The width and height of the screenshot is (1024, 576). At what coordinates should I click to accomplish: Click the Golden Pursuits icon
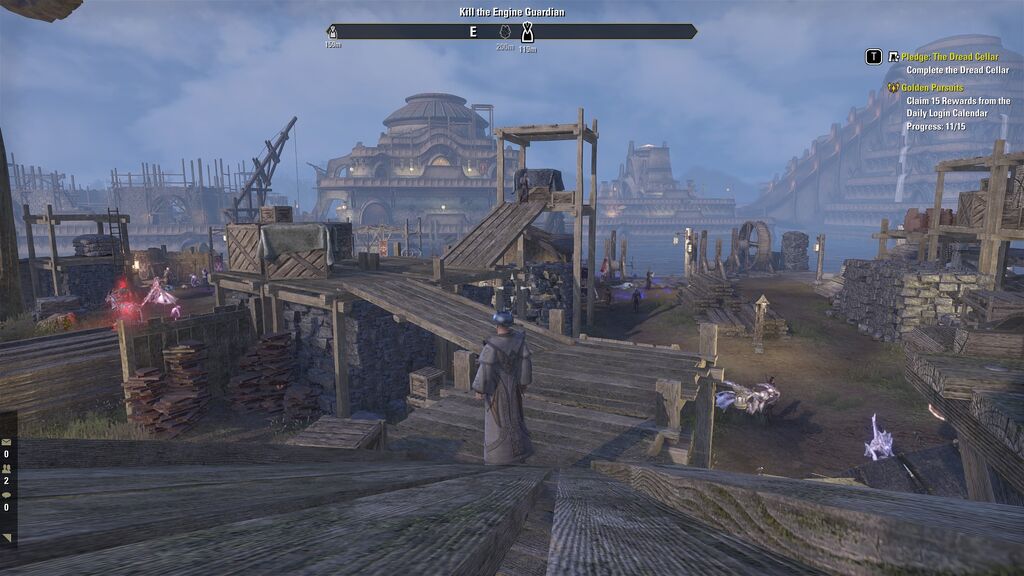(x=893, y=88)
